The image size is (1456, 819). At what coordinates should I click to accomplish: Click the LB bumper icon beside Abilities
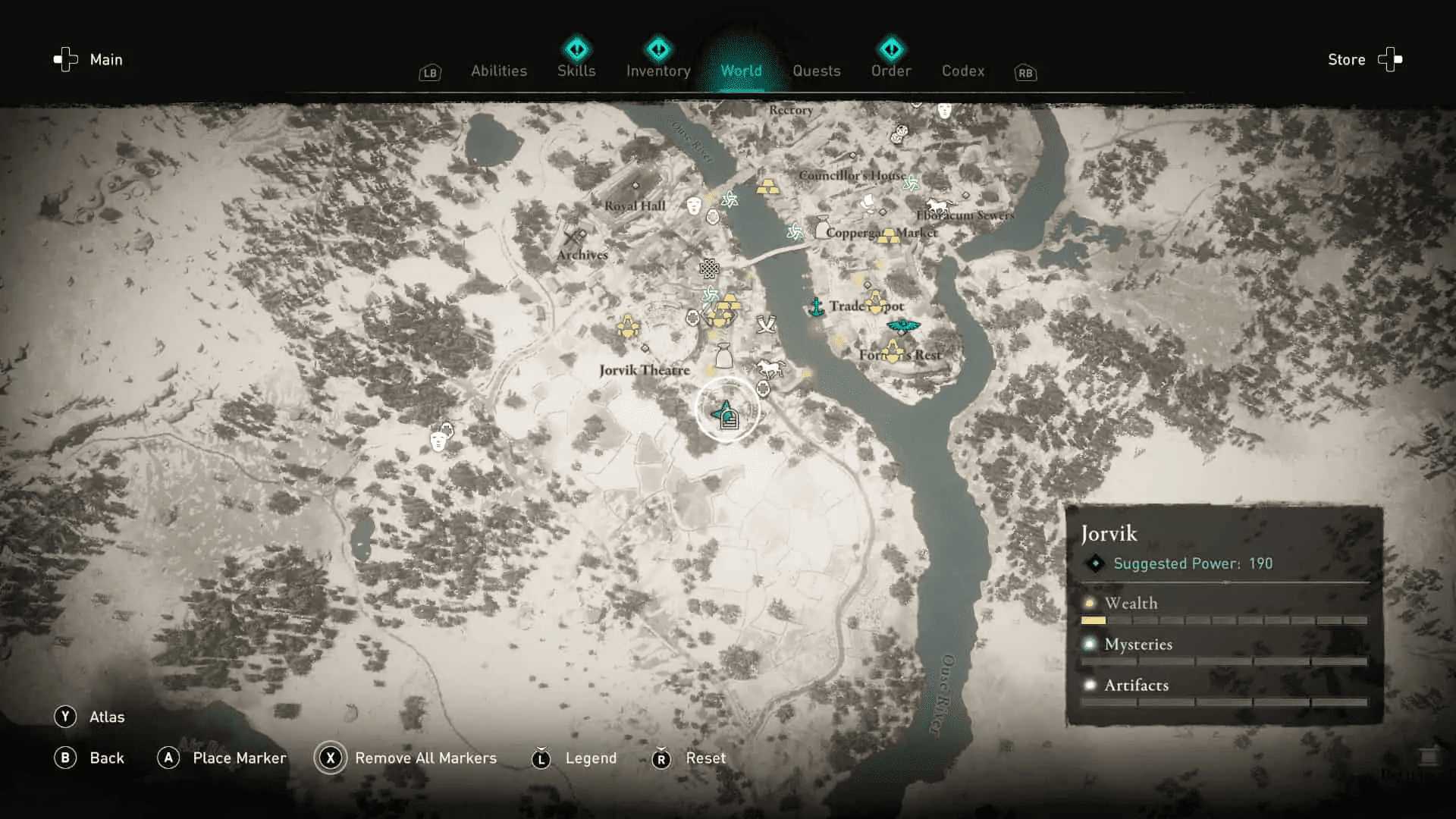[x=429, y=73]
